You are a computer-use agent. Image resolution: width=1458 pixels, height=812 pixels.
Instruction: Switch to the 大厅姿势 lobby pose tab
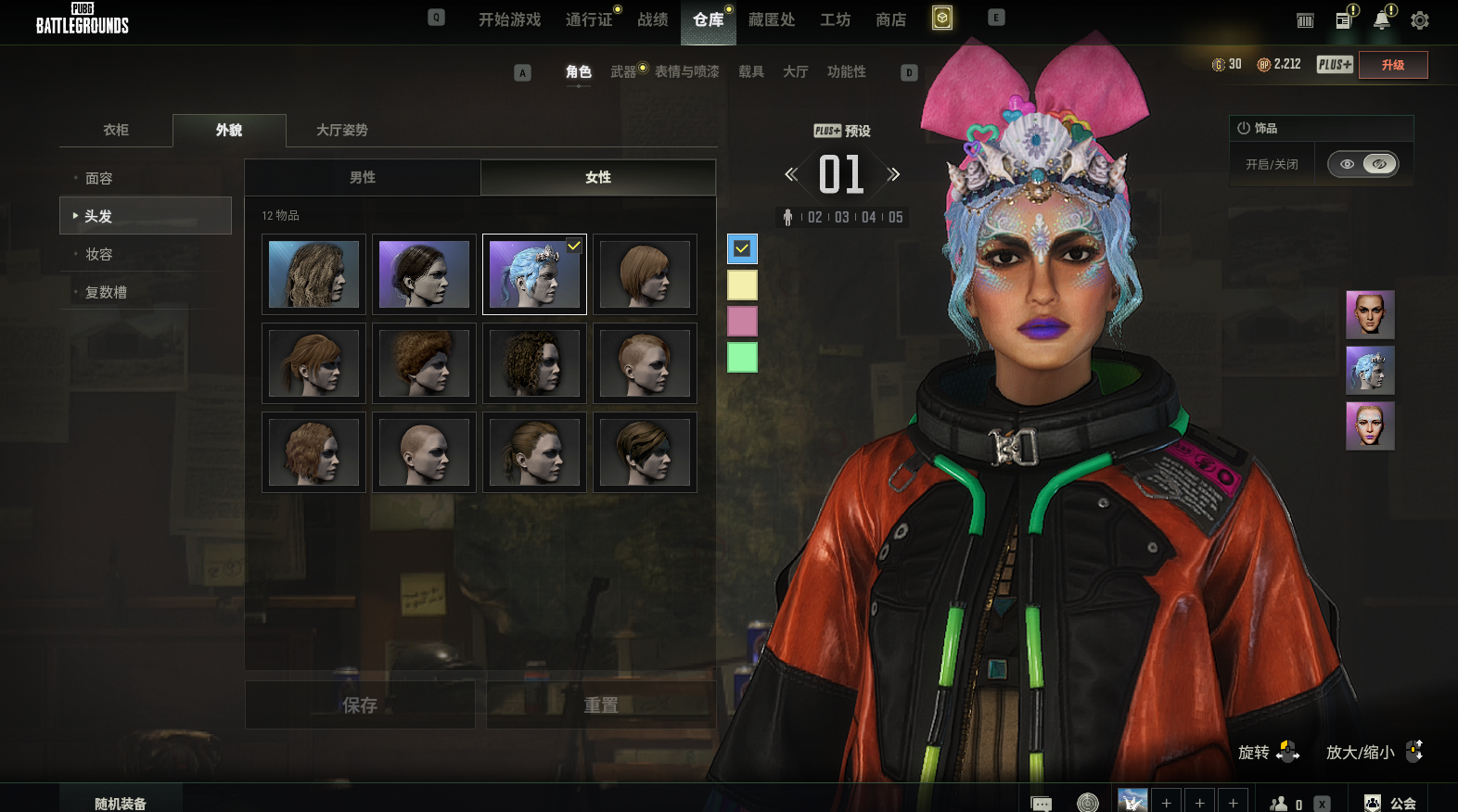tap(342, 130)
